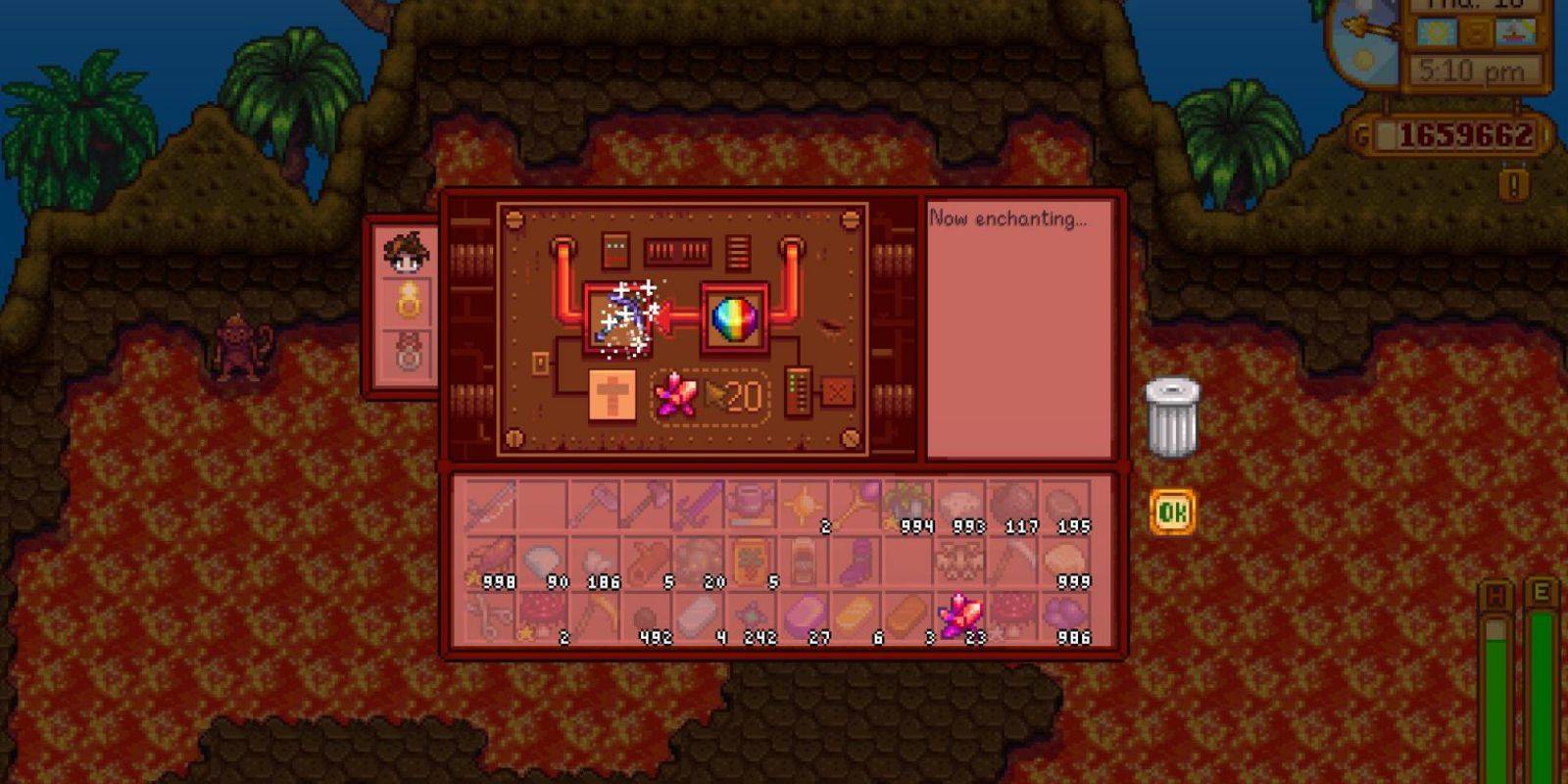Click the forge unforge X button

(837, 392)
